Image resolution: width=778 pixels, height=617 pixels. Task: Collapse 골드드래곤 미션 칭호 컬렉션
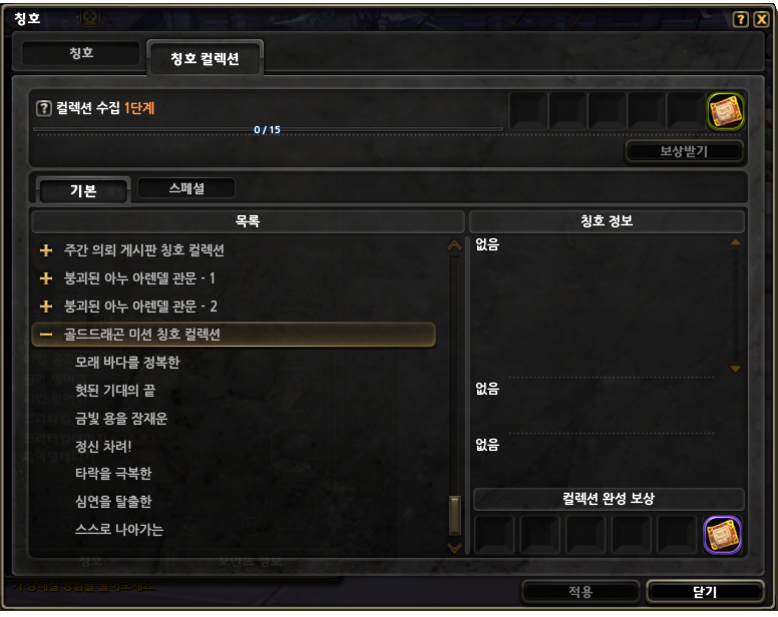pyautogui.click(x=45, y=334)
